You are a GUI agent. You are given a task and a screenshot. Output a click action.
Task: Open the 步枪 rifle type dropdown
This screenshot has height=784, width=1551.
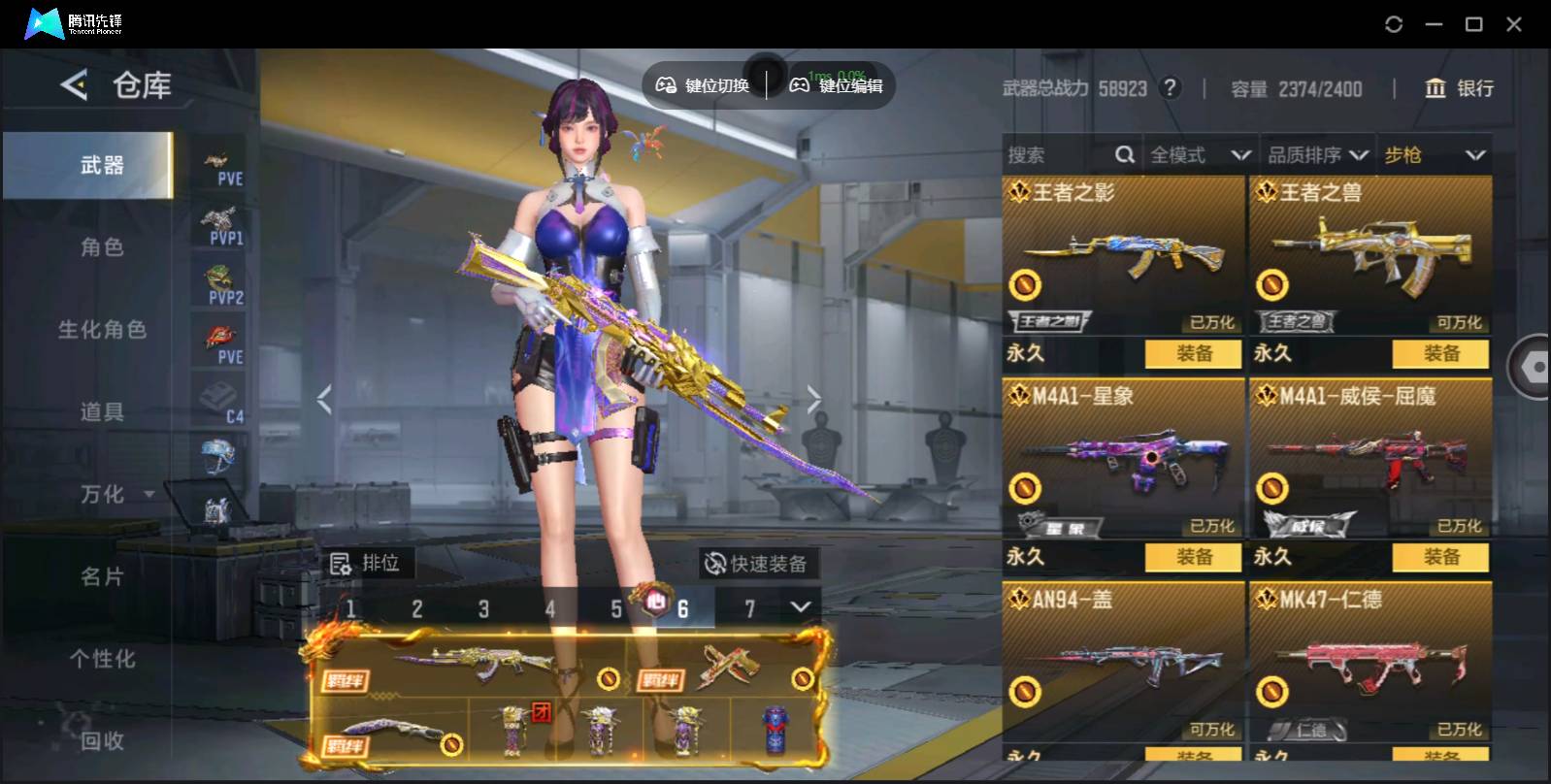pyautogui.click(x=1435, y=155)
